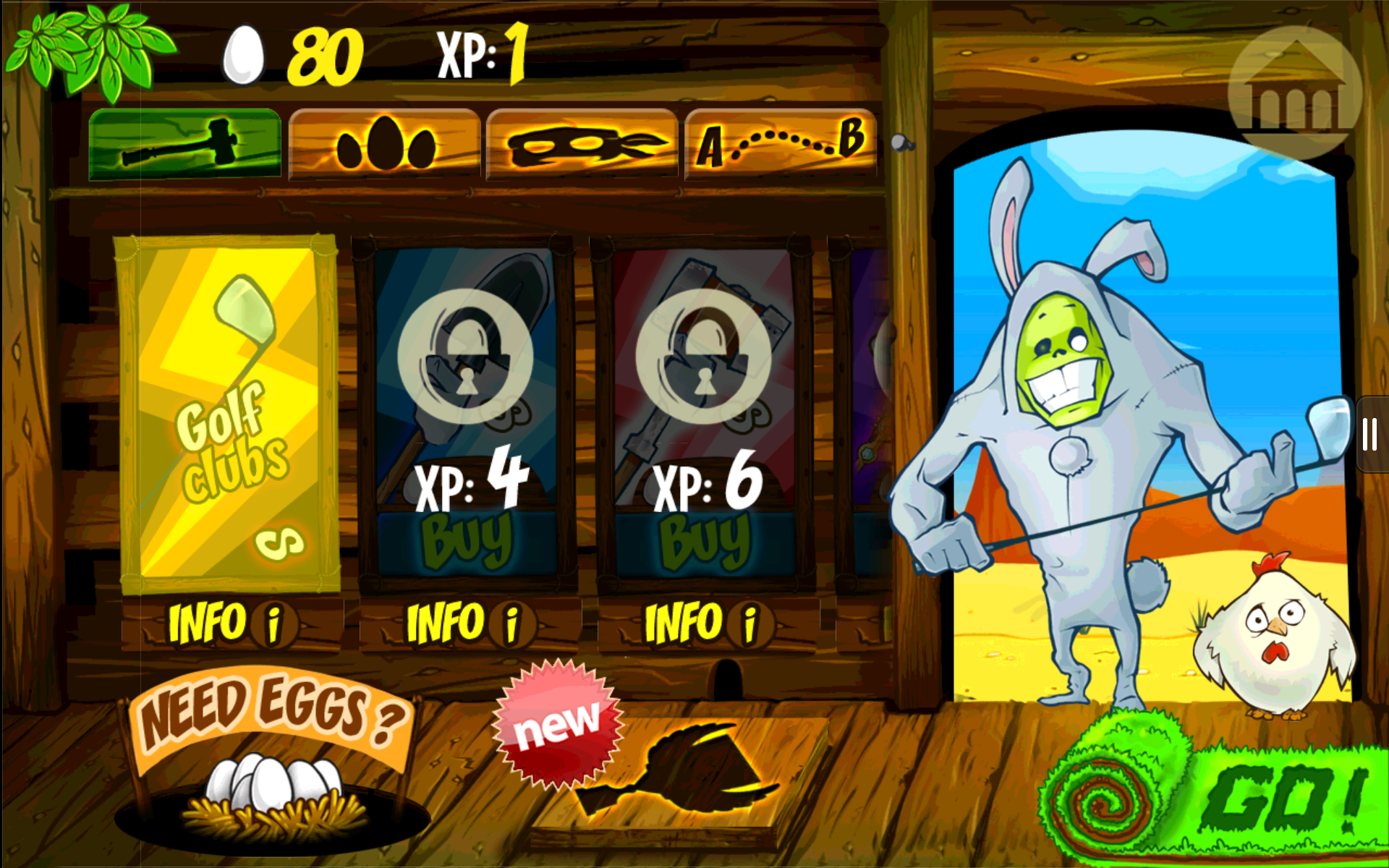Select the boomerang-shaped category tab
This screenshot has height=868, width=1389.
(x=581, y=143)
